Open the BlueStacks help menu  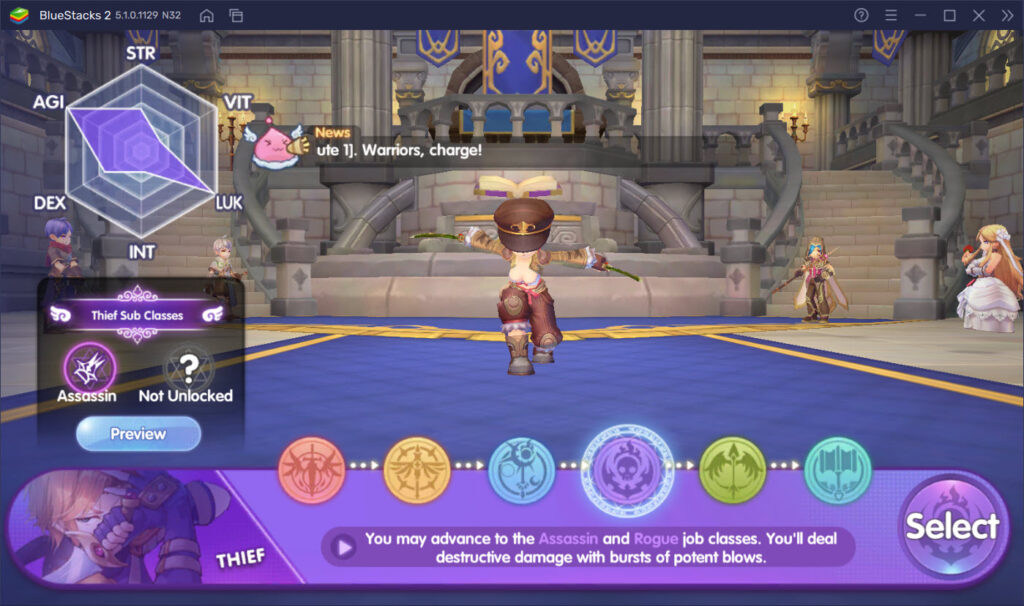coord(861,15)
